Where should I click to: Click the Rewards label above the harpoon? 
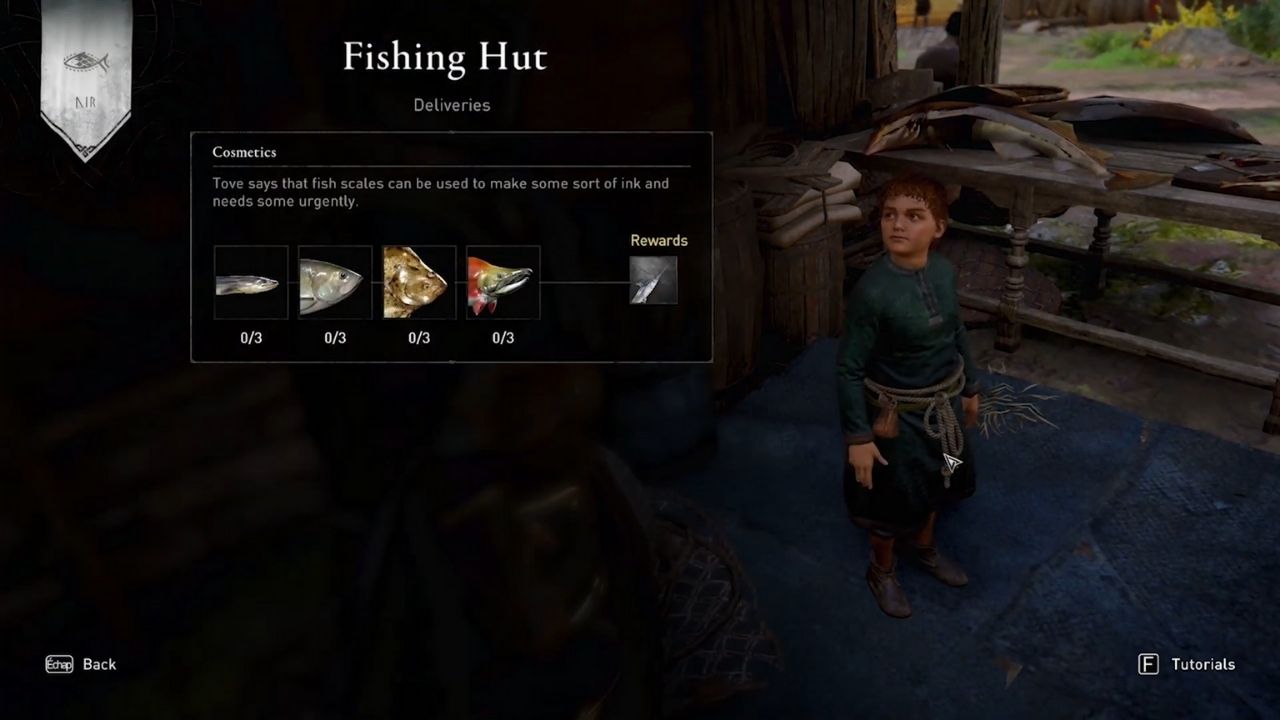[x=659, y=240]
